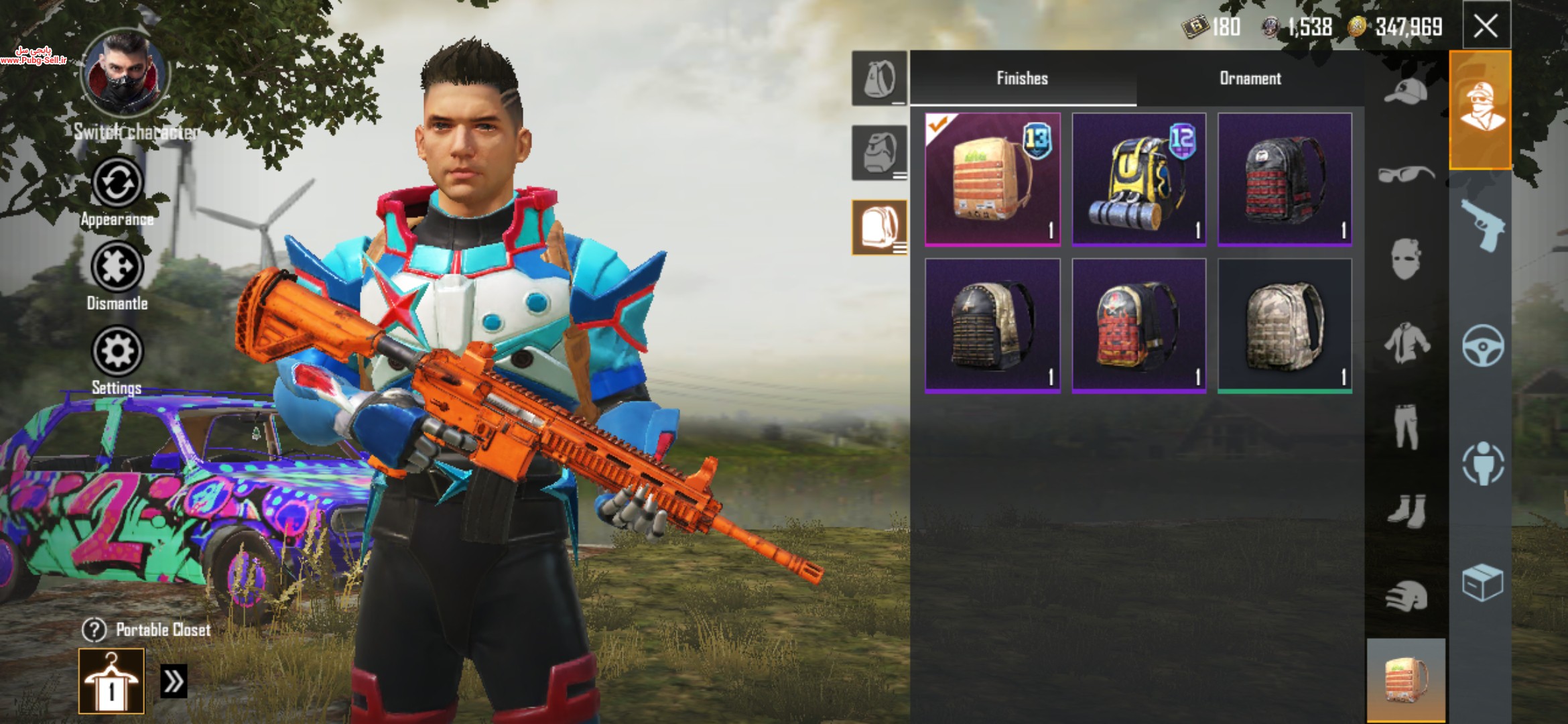Select the Finishes tab
The width and height of the screenshot is (1568, 724).
pyautogui.click(x=1022, y=78)
